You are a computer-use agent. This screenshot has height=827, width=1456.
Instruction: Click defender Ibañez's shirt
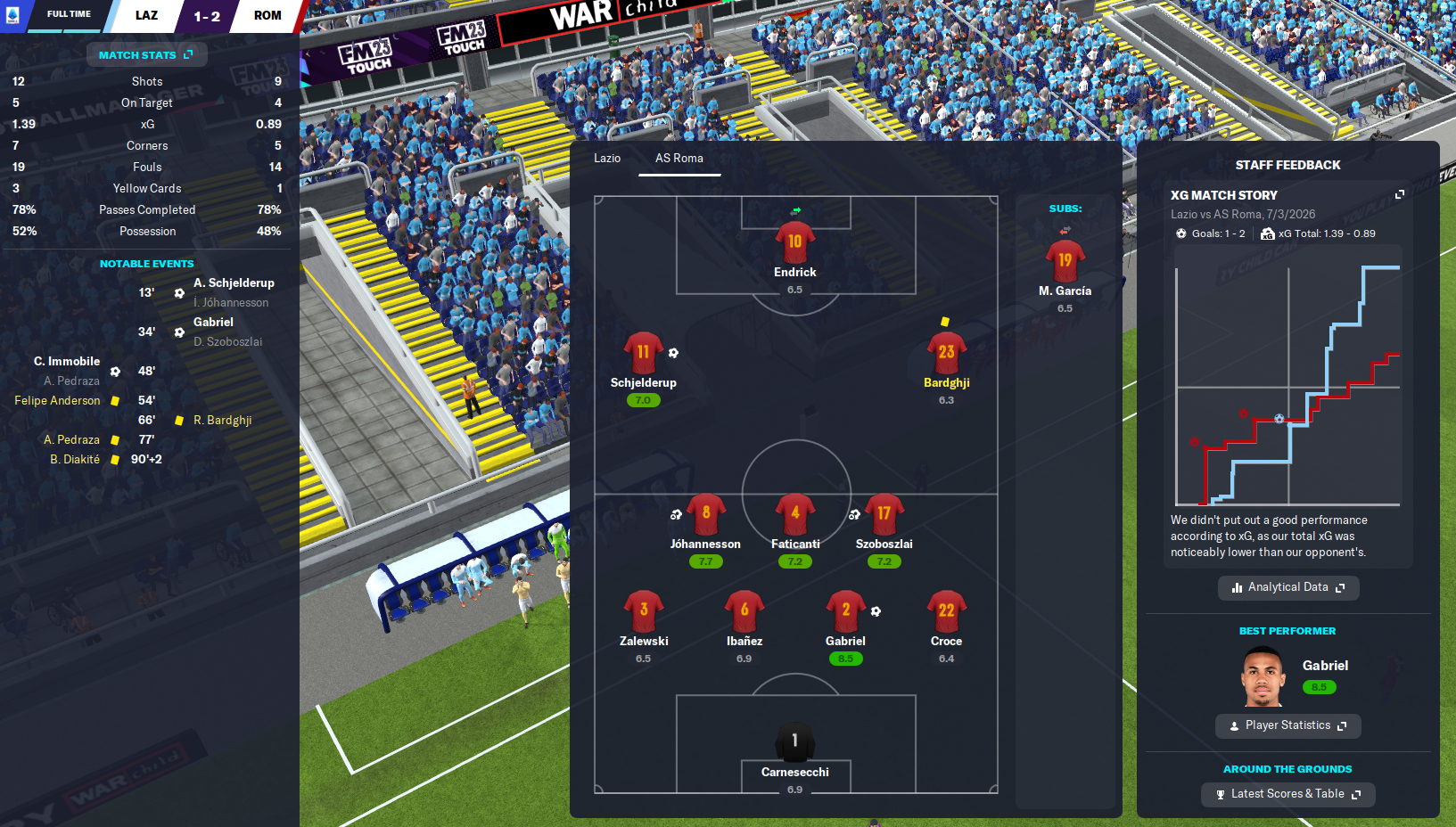click(x=744, y=611)
